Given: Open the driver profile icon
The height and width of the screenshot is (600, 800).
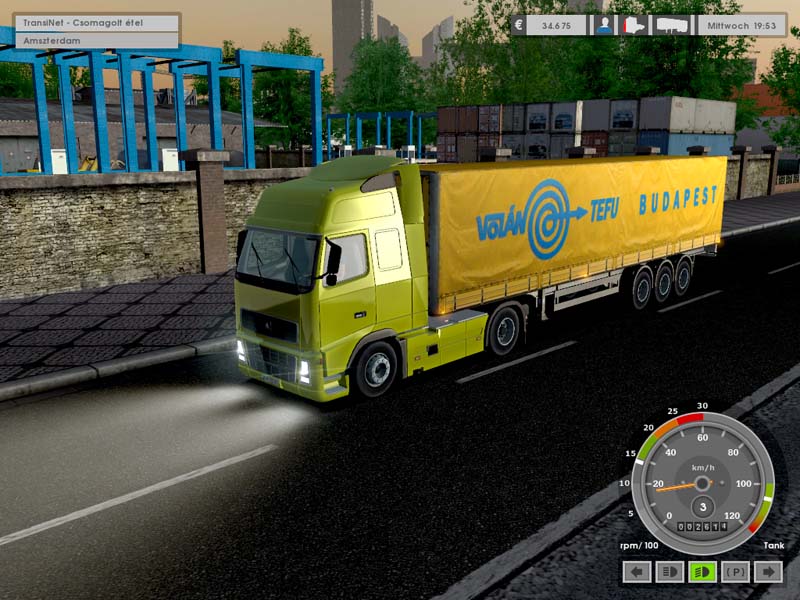Looking at the screenshot, I should coord(604,26).
